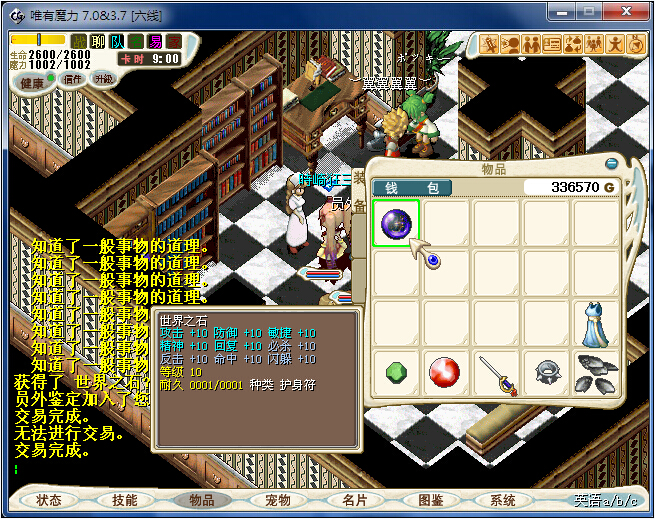Open the 宠物 pets tab
This screenshot has width=655, height=519.
(277, 500)
